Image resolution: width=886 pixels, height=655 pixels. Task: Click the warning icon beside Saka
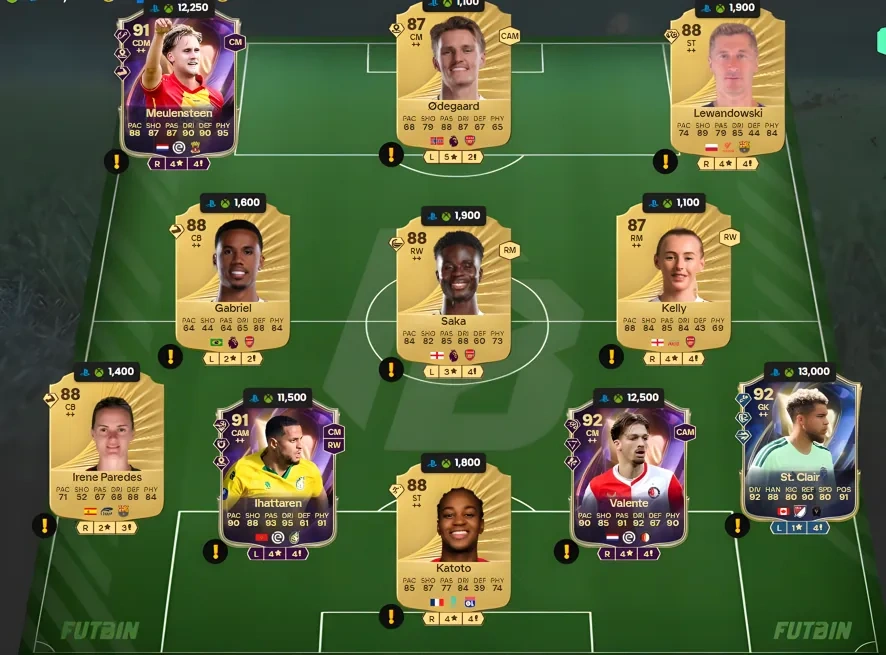point(391,370)
